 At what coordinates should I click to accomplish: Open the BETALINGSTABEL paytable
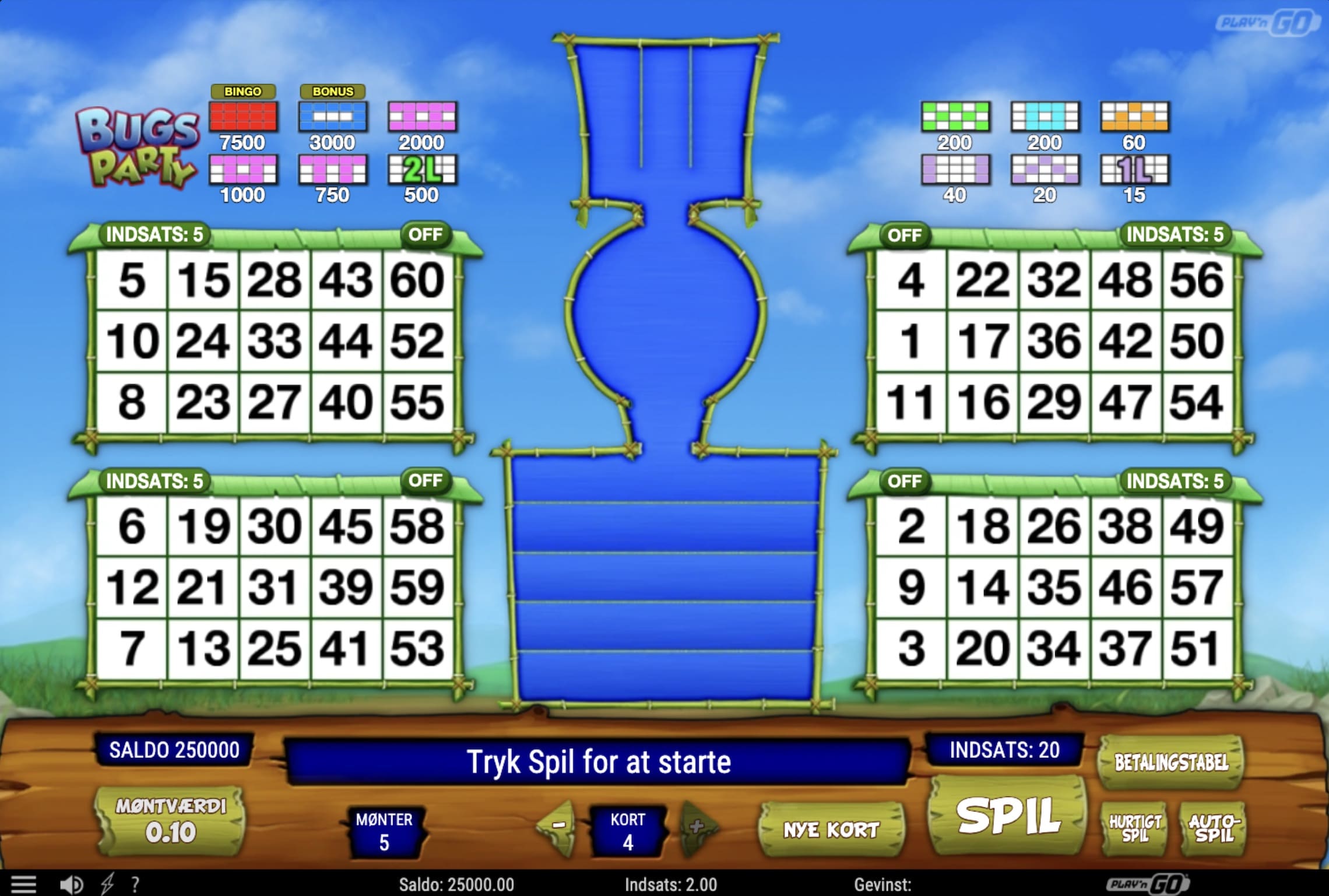point(1170,760)
